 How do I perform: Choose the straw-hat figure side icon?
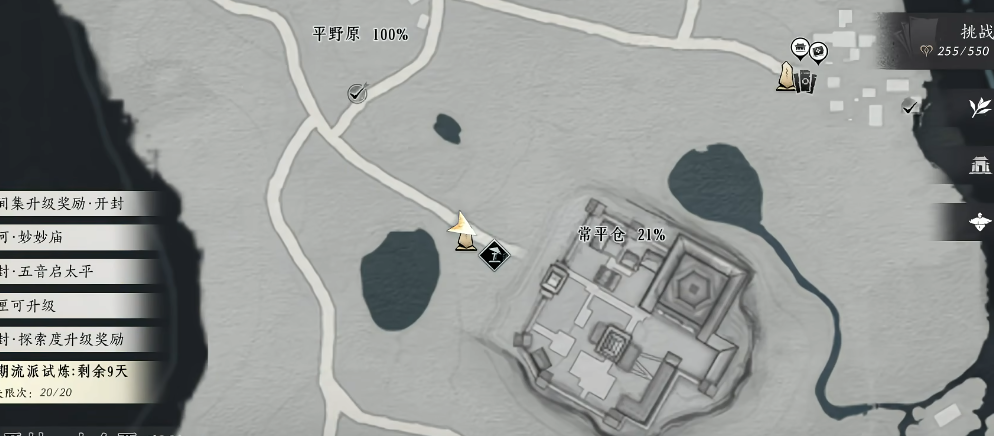pos(978,222)
